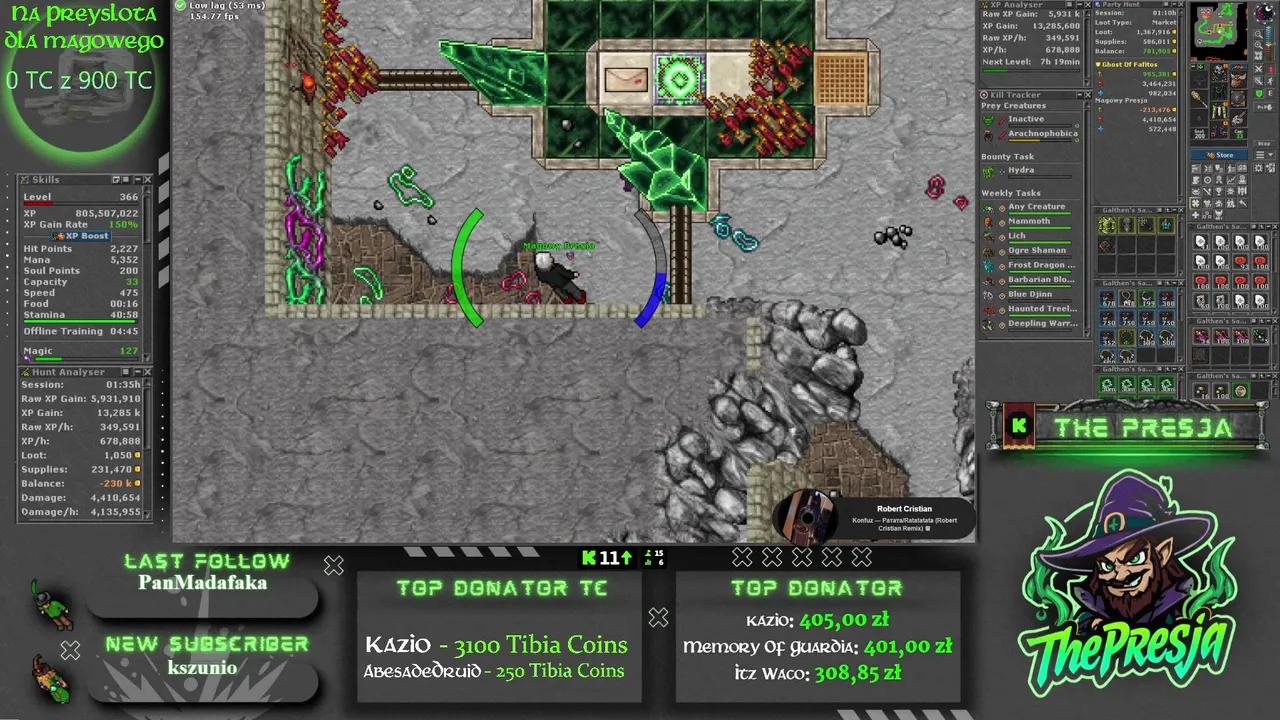Screen dimensions: 1280x720
Task: Close the Party Hunt panel
Action: tap(1180, 5)
